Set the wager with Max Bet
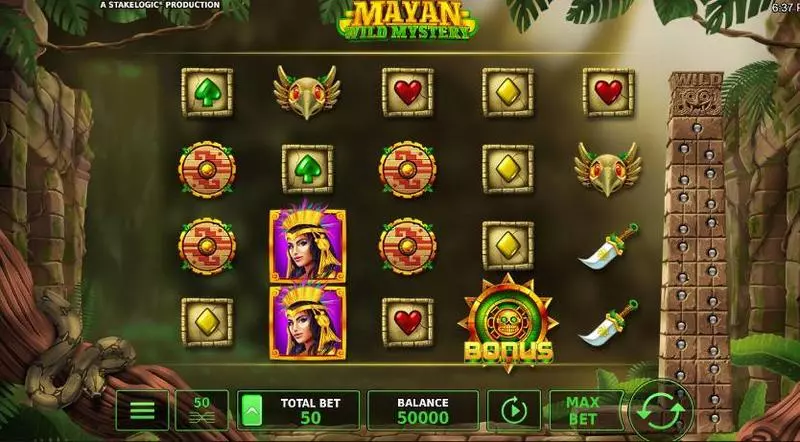 [x=585, y=410]
